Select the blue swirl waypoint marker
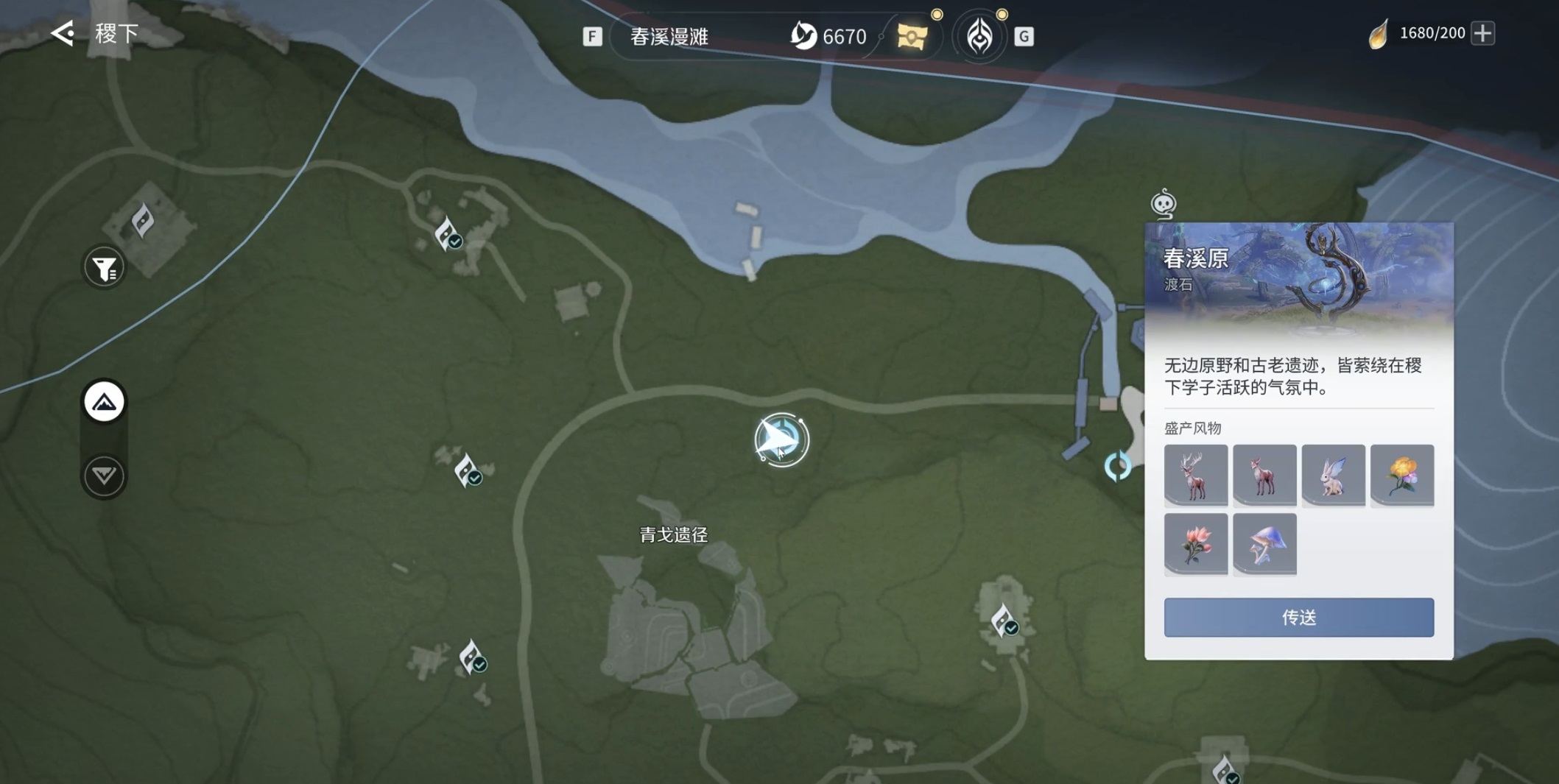Image resolution: width=1559 pixels, height=784 pixels. [1117, 466]
